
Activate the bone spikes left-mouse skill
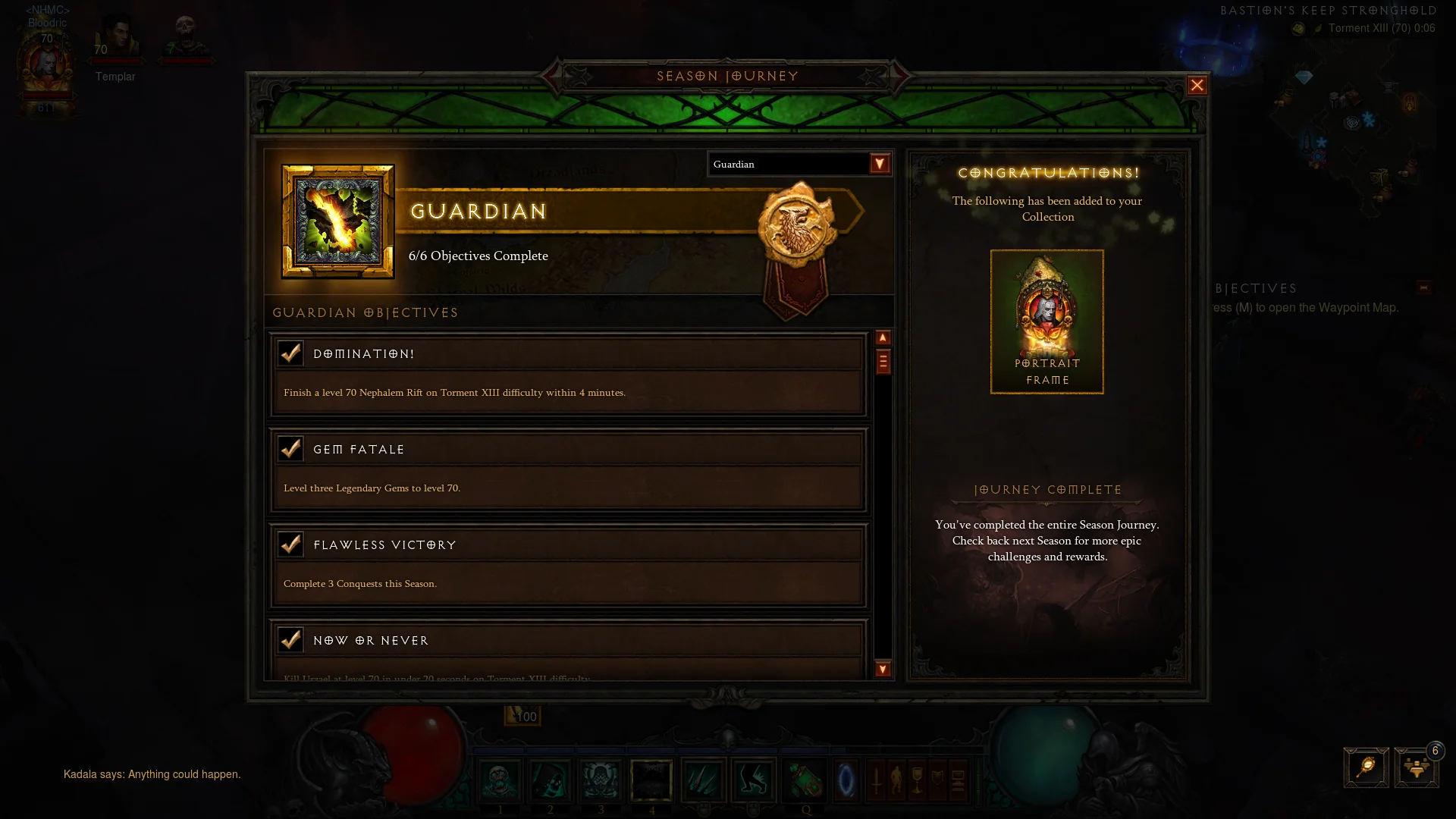pos(703,780)
